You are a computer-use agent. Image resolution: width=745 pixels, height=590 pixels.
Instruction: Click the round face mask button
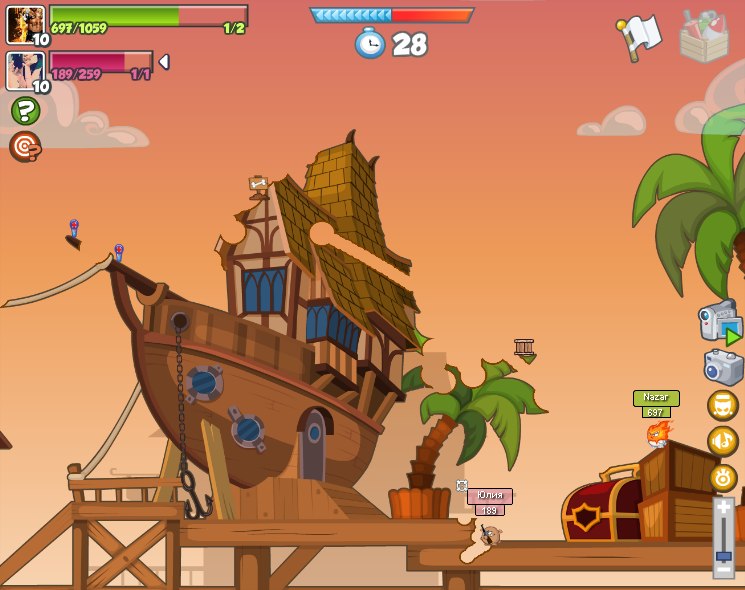[722, 405]
